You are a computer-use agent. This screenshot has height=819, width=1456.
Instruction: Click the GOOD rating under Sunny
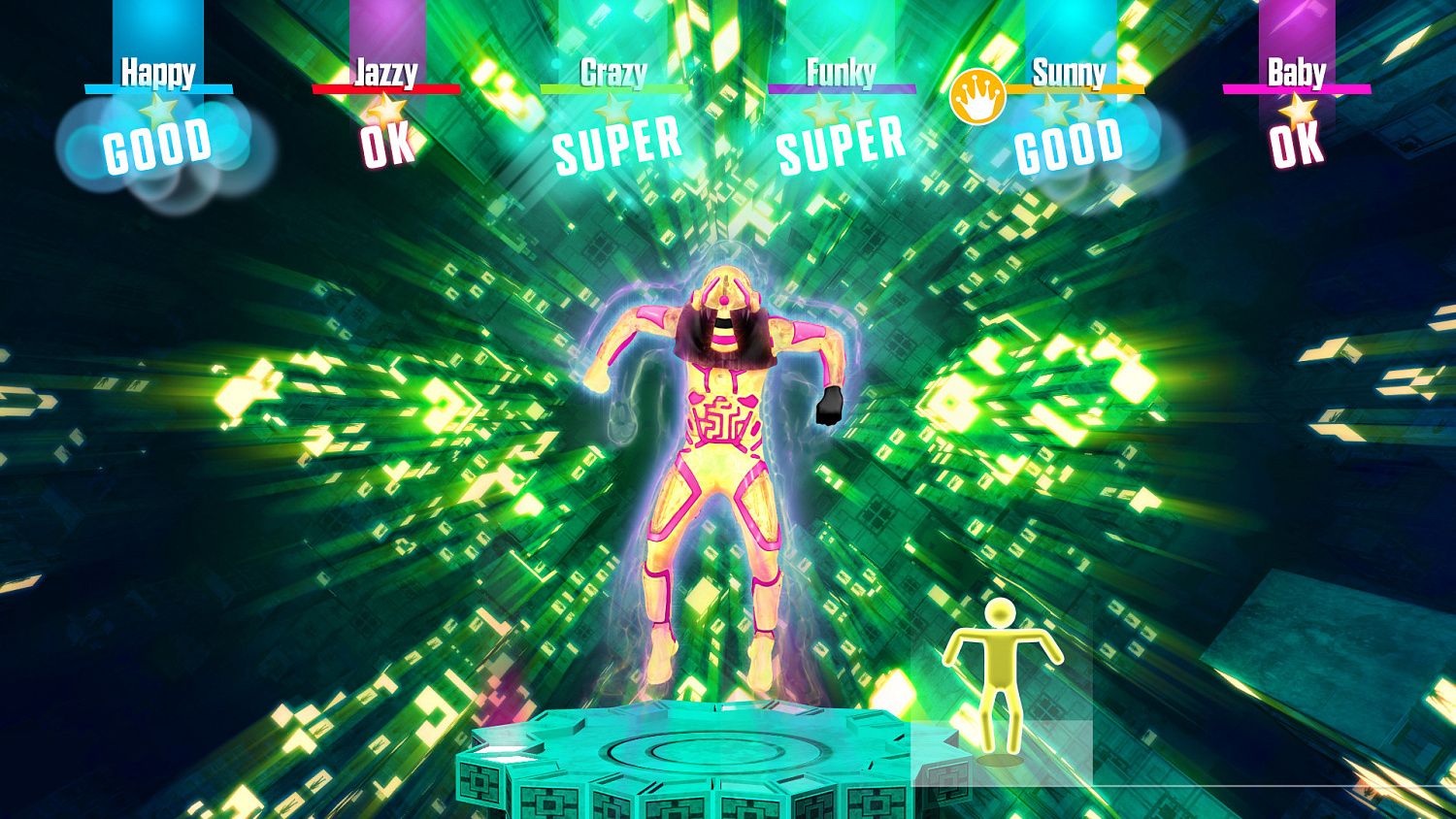(1068, 147)
